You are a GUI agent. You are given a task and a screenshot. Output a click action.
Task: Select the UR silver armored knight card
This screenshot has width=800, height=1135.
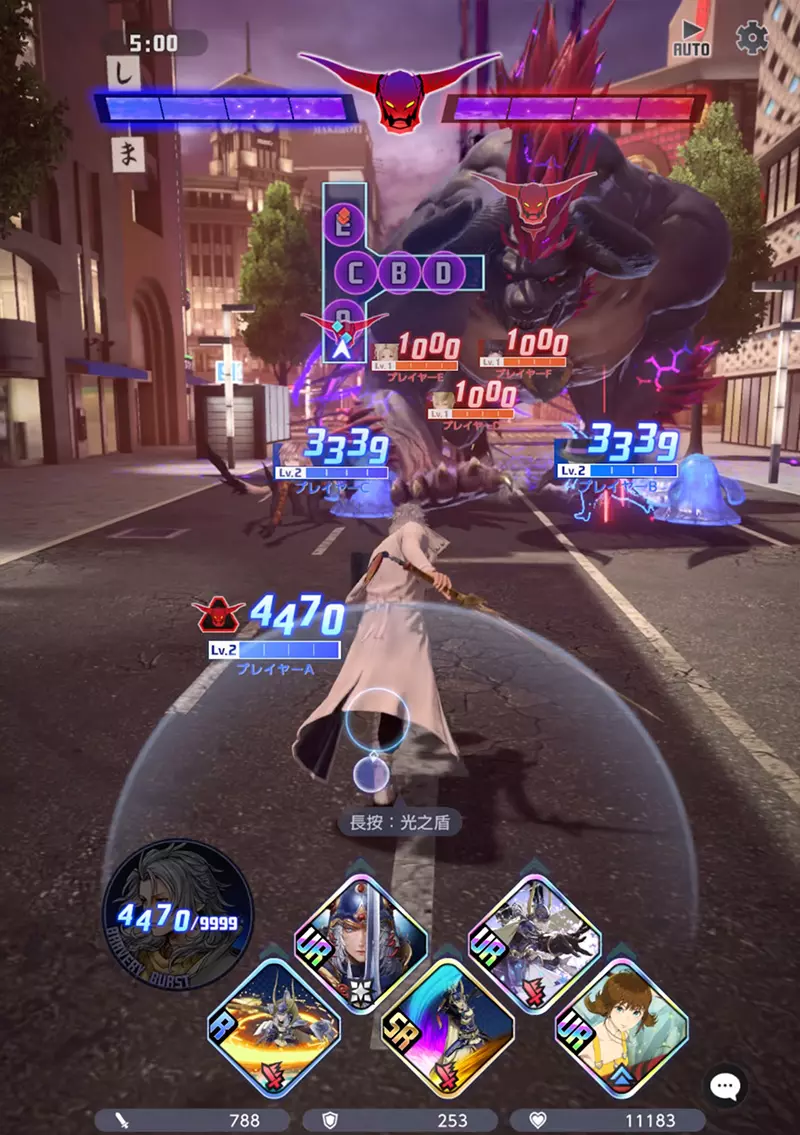[x=534, y=942]
